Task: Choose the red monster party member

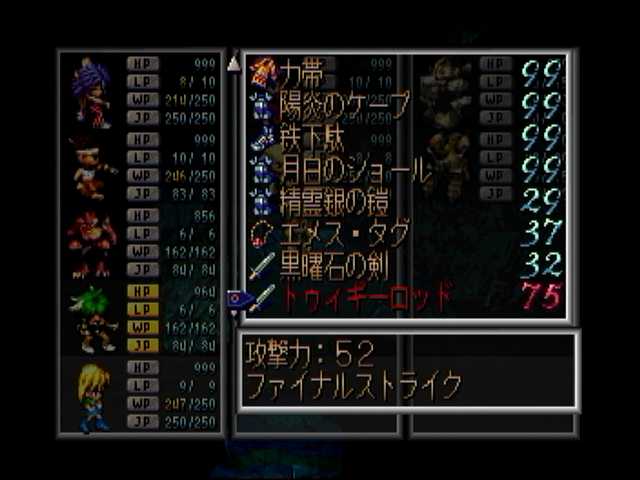Action: 92,242
